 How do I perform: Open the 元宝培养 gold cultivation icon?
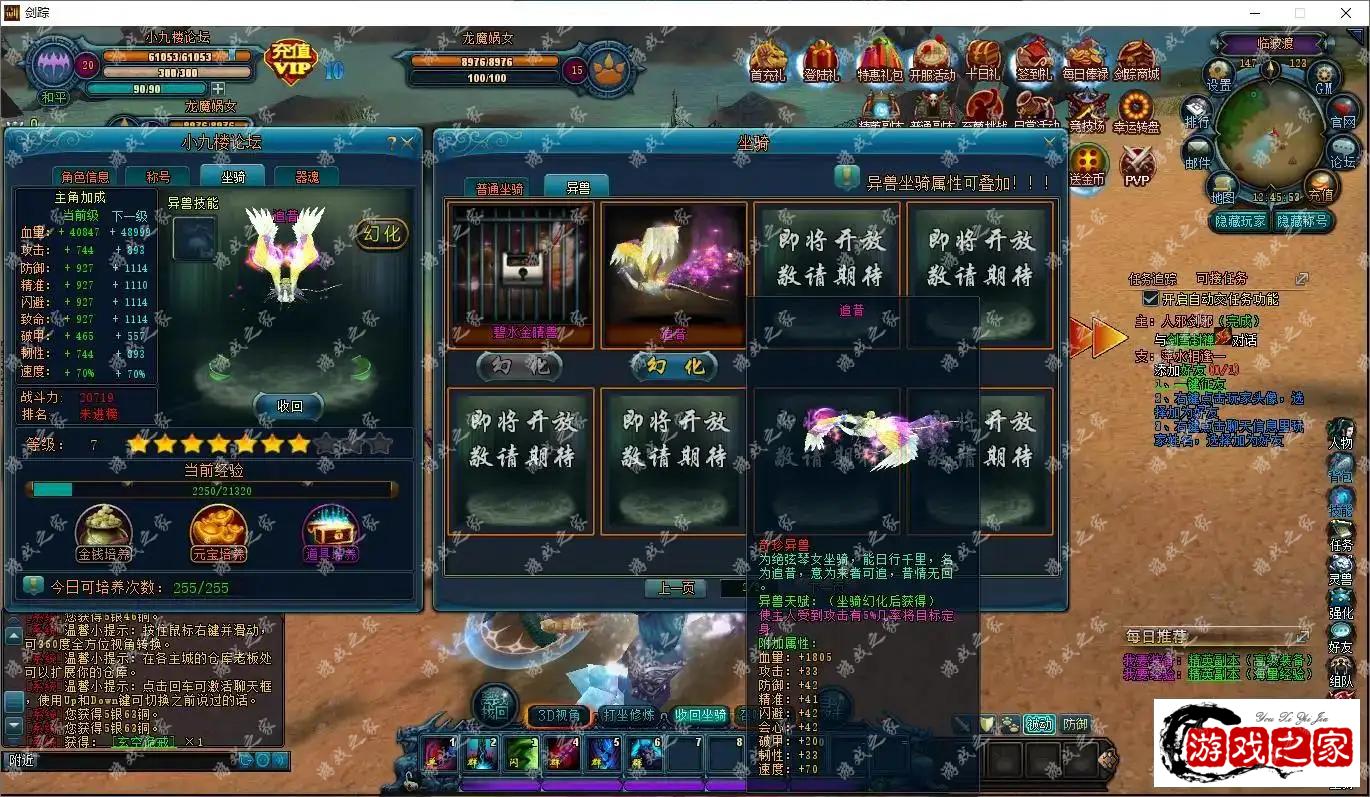(x=218, y=532)
